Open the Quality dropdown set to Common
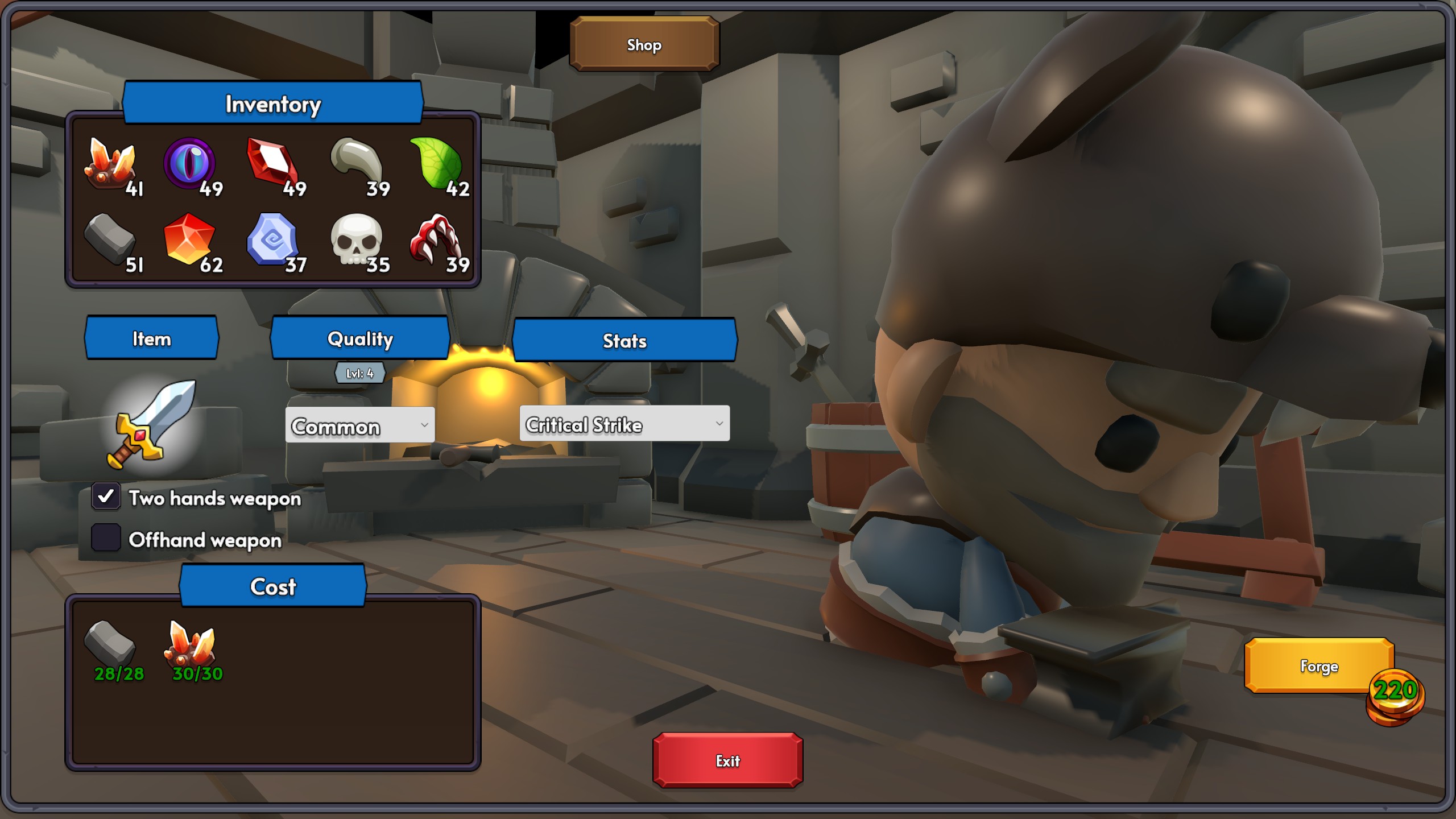 pyautogui.click(x=359, y=425)
